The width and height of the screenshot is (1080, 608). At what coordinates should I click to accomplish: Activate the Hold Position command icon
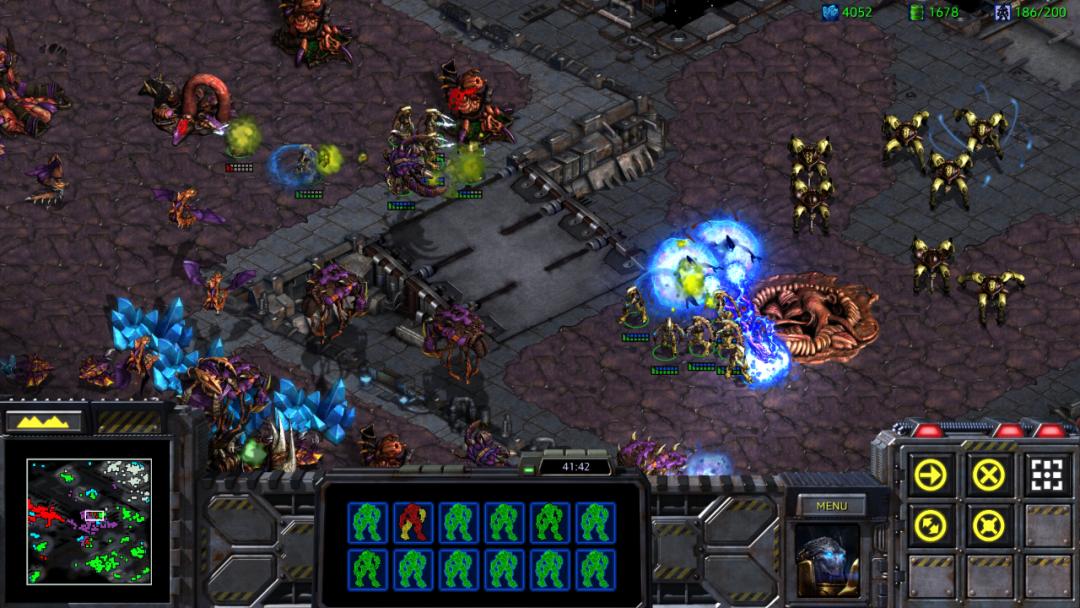[988, 524]
